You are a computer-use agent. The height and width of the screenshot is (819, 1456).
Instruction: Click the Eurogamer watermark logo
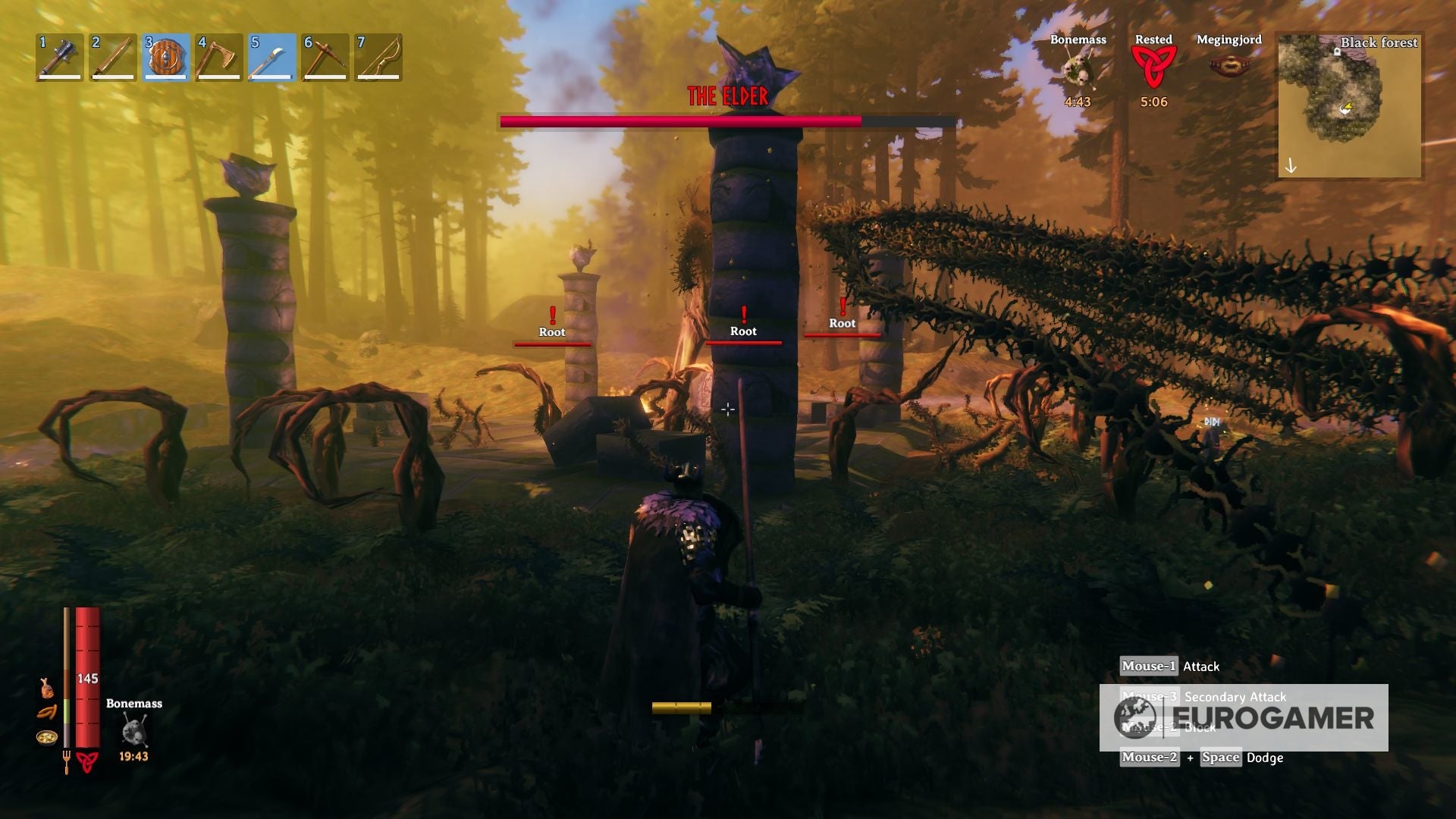coord(1244,717)
